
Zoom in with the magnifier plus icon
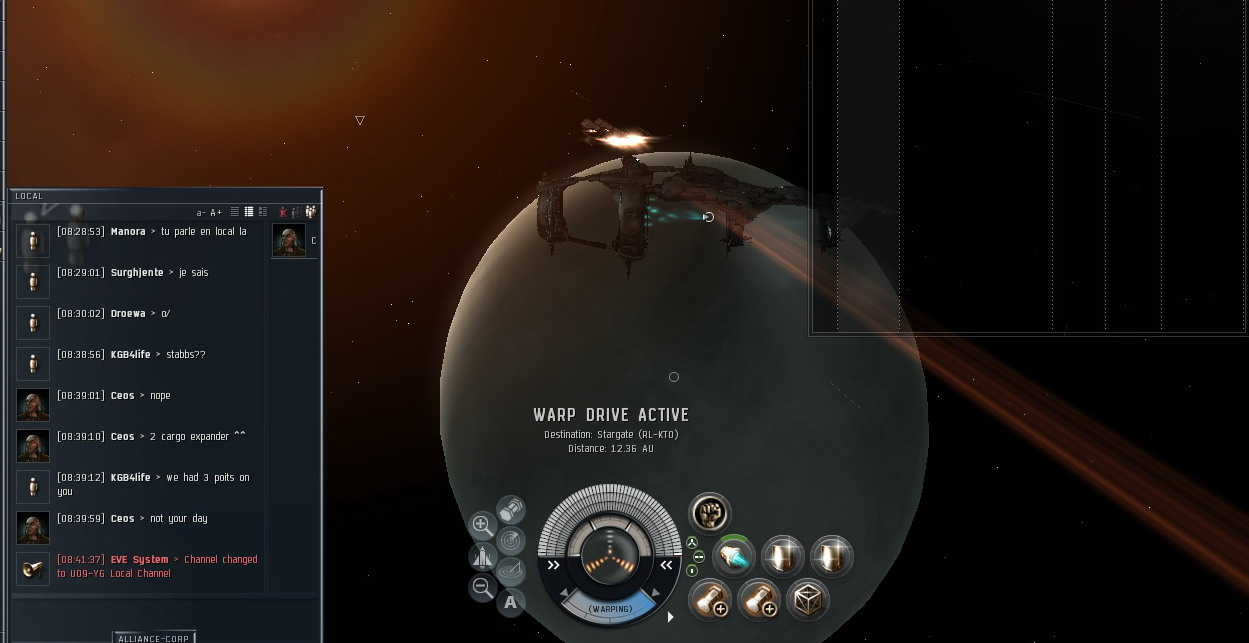pyautogui.click(x=482, y=525)
